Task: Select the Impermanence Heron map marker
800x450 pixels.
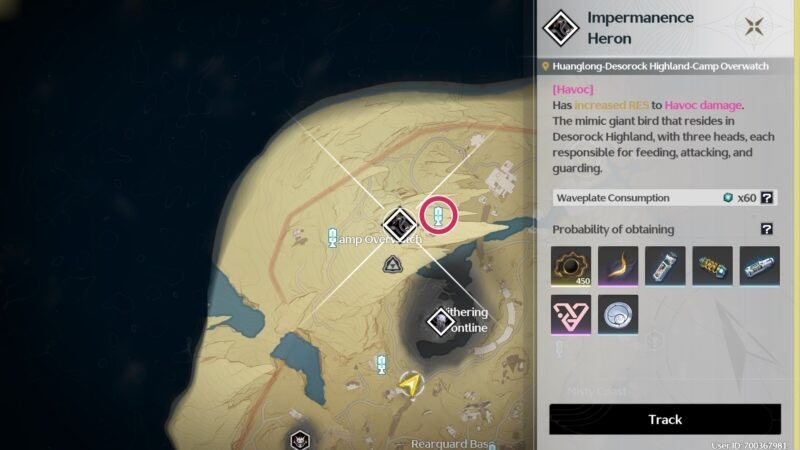Action: coord(400,222)
